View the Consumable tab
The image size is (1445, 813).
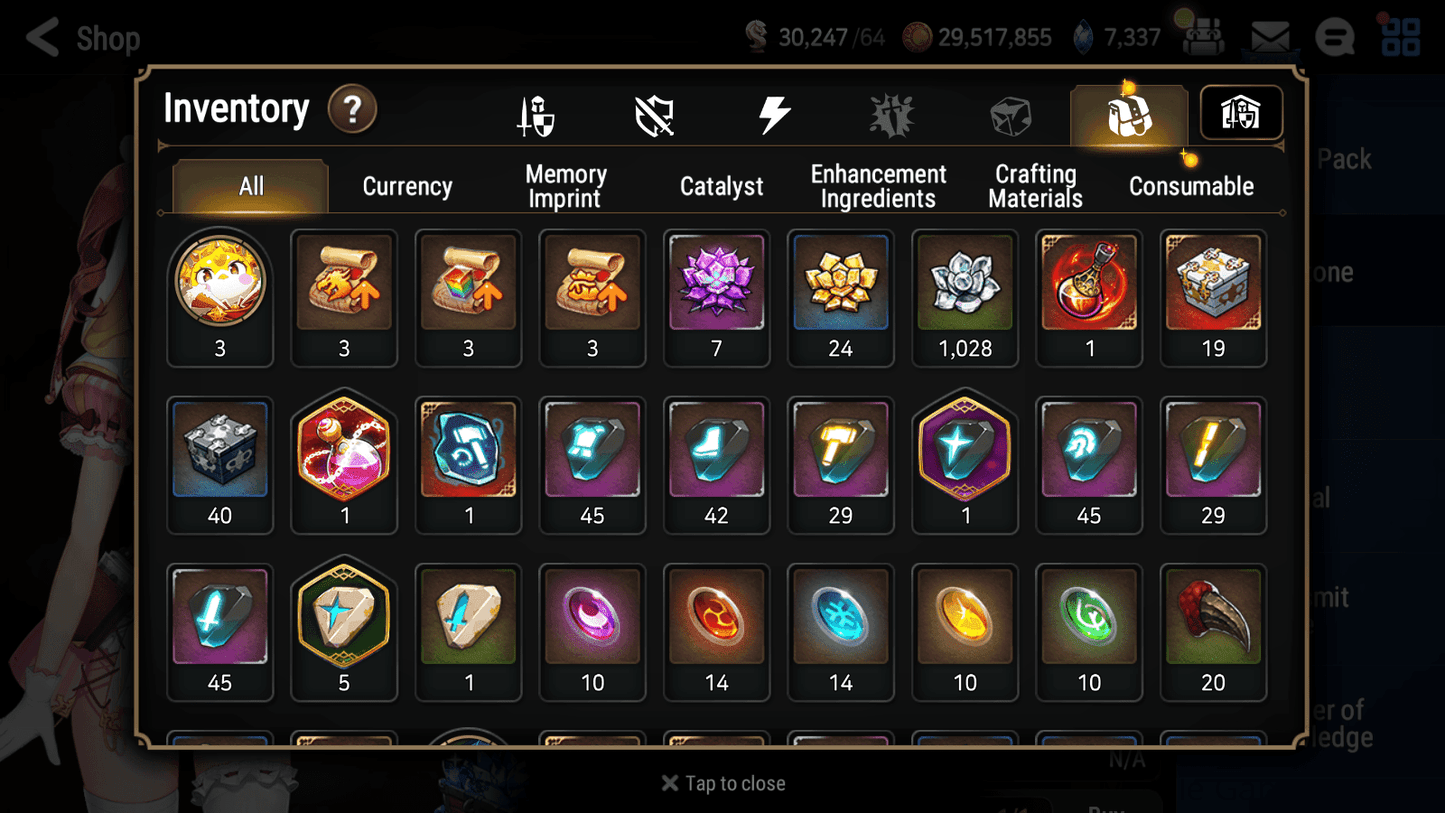tap(1191, 186)
